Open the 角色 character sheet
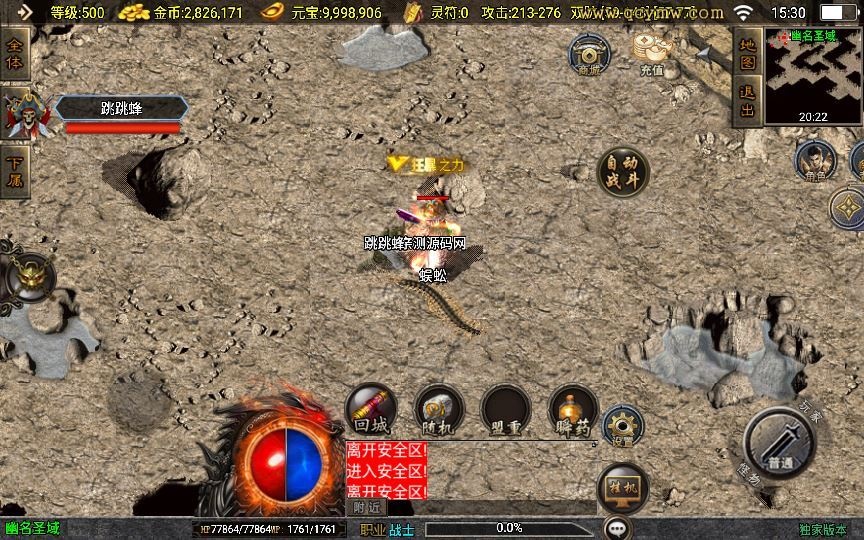 coord(814,160)
